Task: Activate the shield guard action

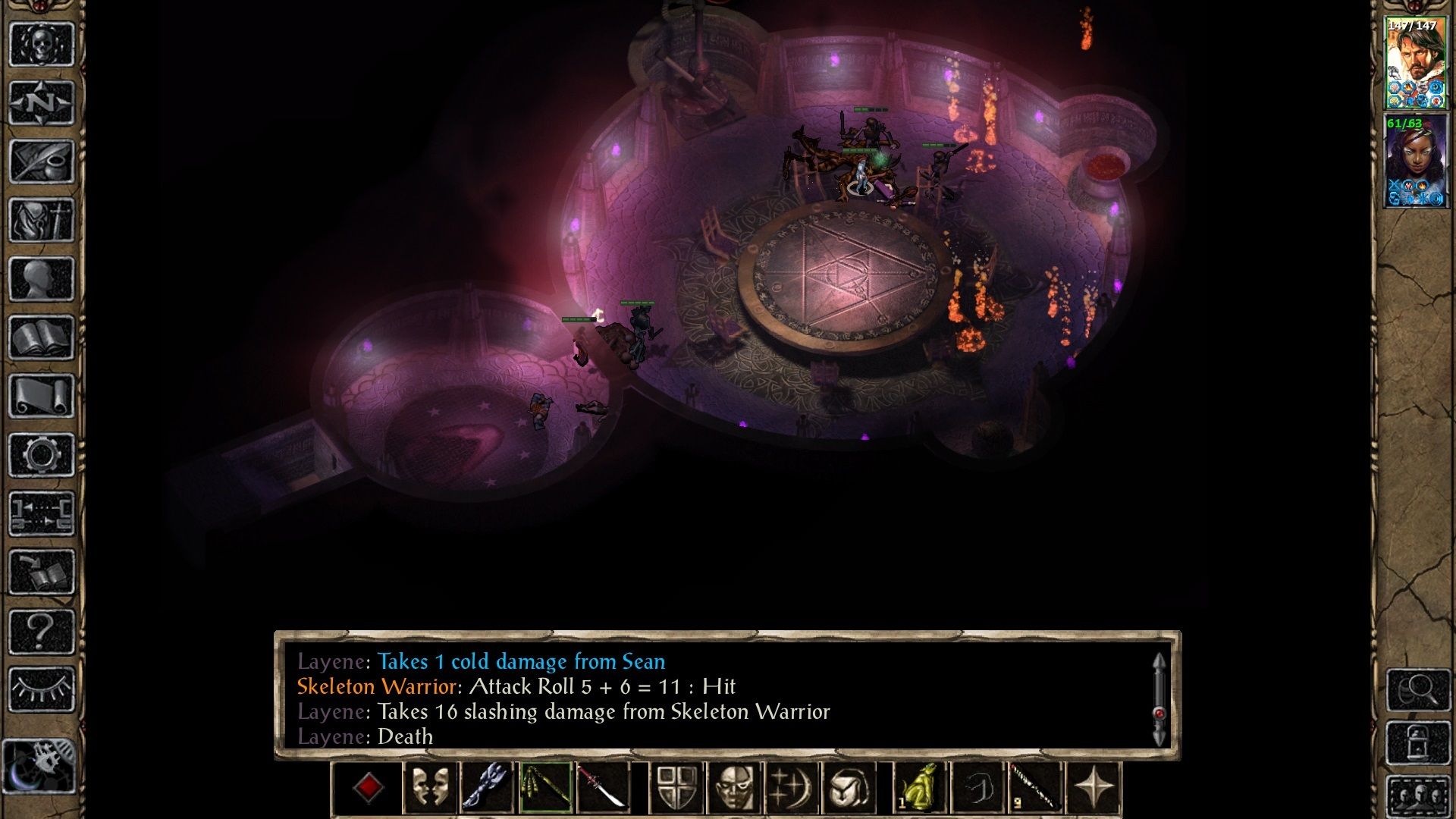Action: click(676, 788)
